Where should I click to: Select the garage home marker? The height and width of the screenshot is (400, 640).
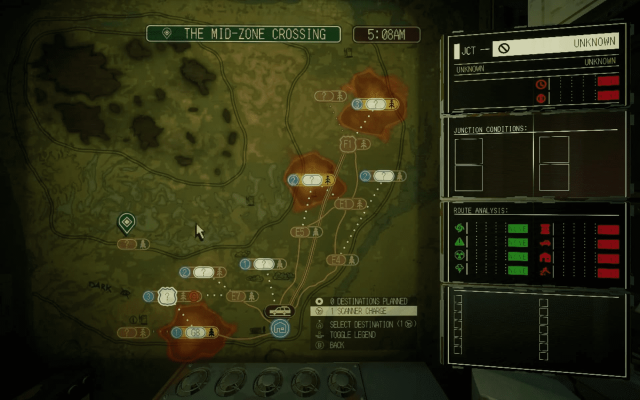coord(279,327)
